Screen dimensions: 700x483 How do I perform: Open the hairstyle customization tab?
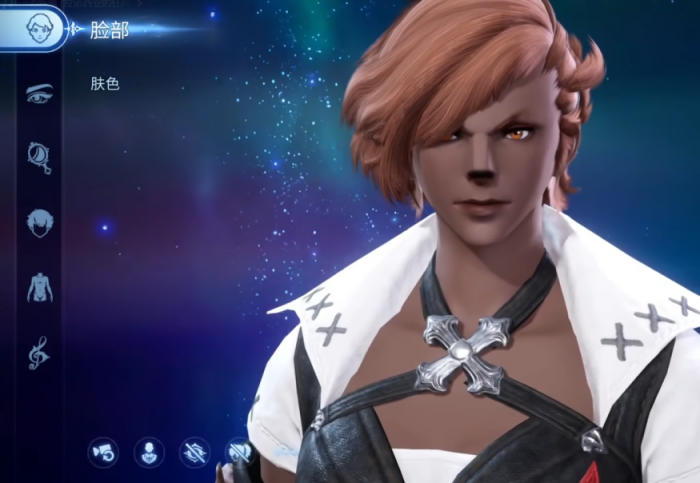[x=40, y=221]
